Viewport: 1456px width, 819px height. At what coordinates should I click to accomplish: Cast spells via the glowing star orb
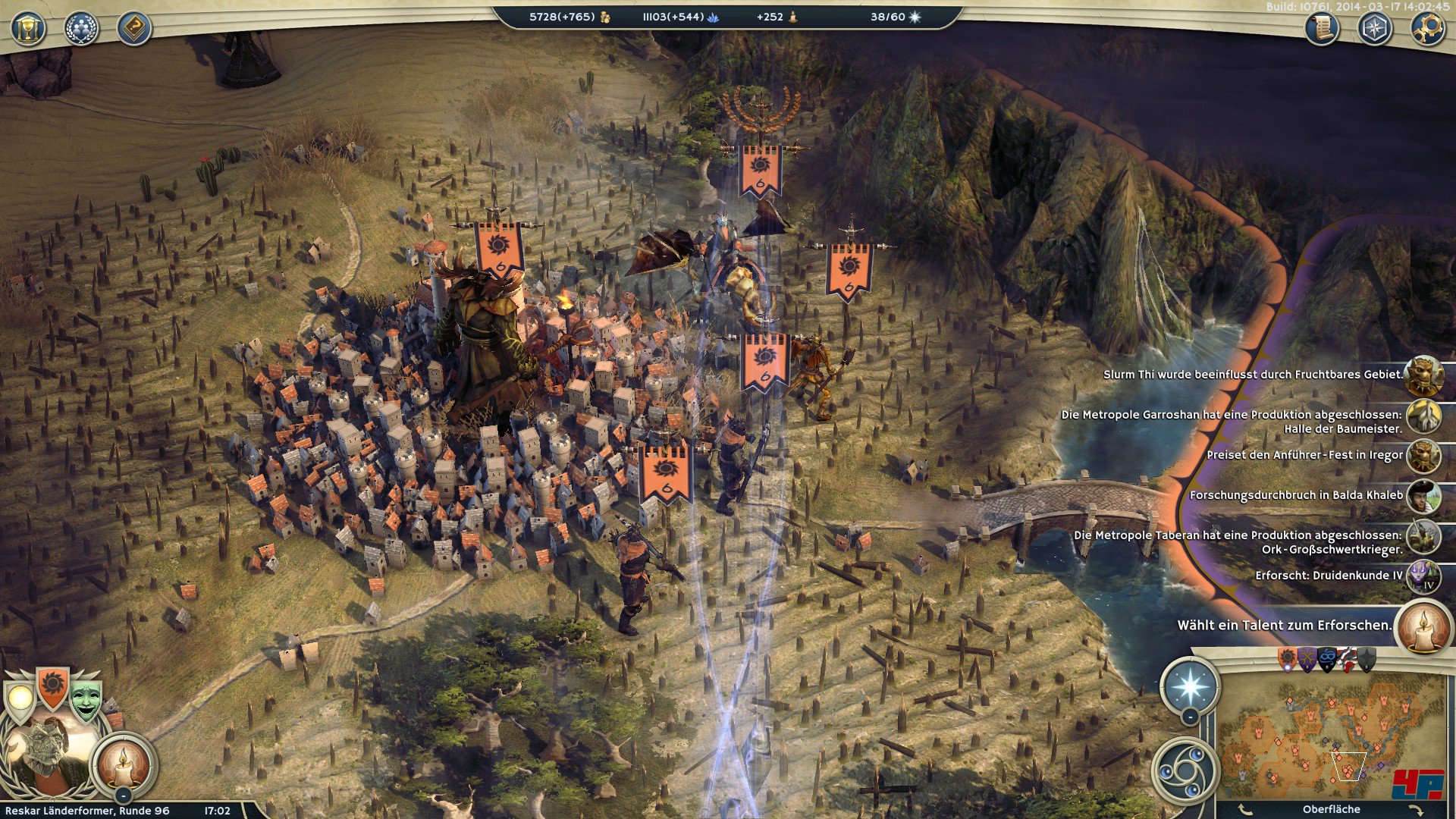click(x=1190, y=686)
